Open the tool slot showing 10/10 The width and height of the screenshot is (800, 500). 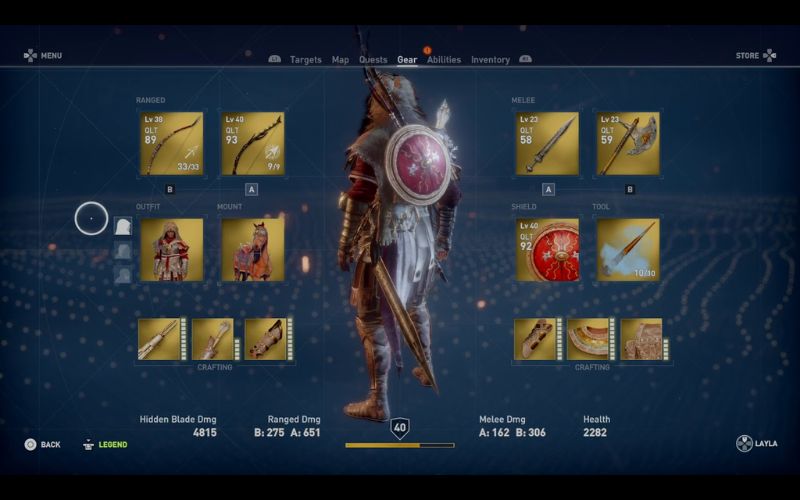click(x=628, y=249)
